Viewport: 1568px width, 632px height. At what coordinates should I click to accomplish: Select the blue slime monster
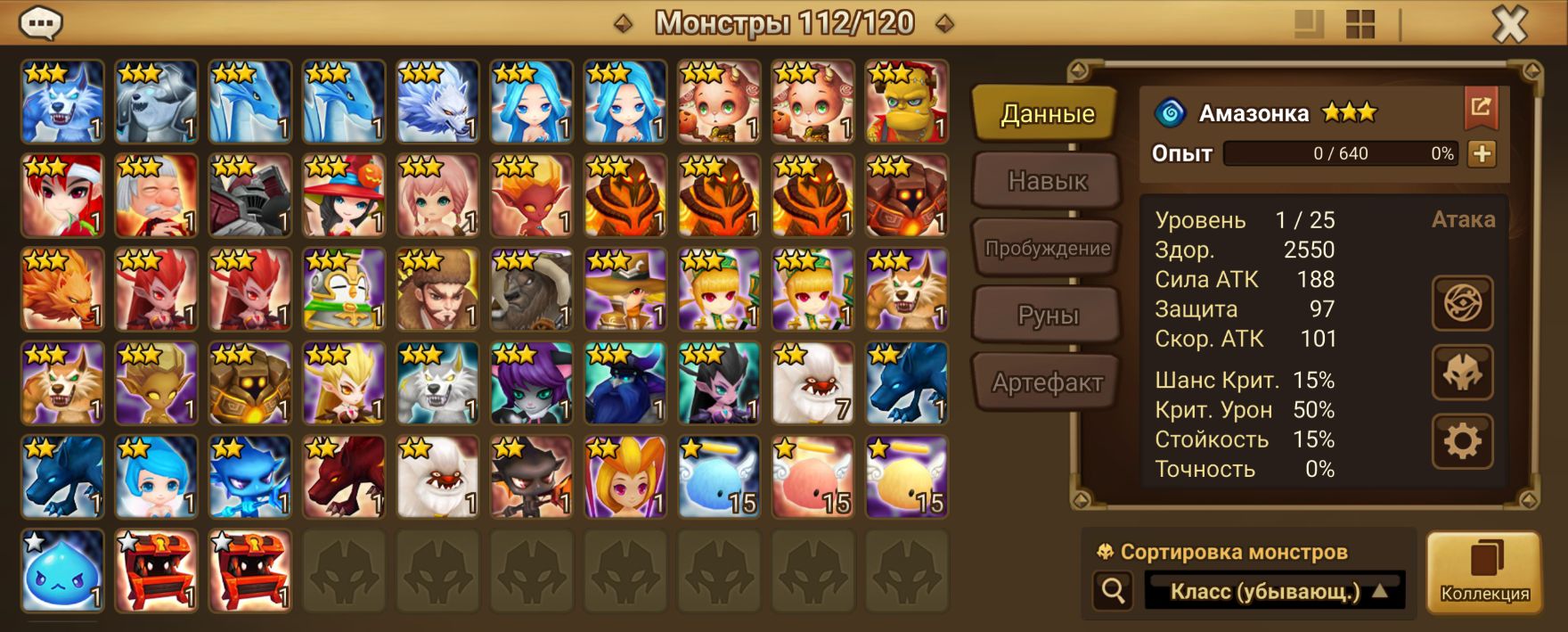62,570
